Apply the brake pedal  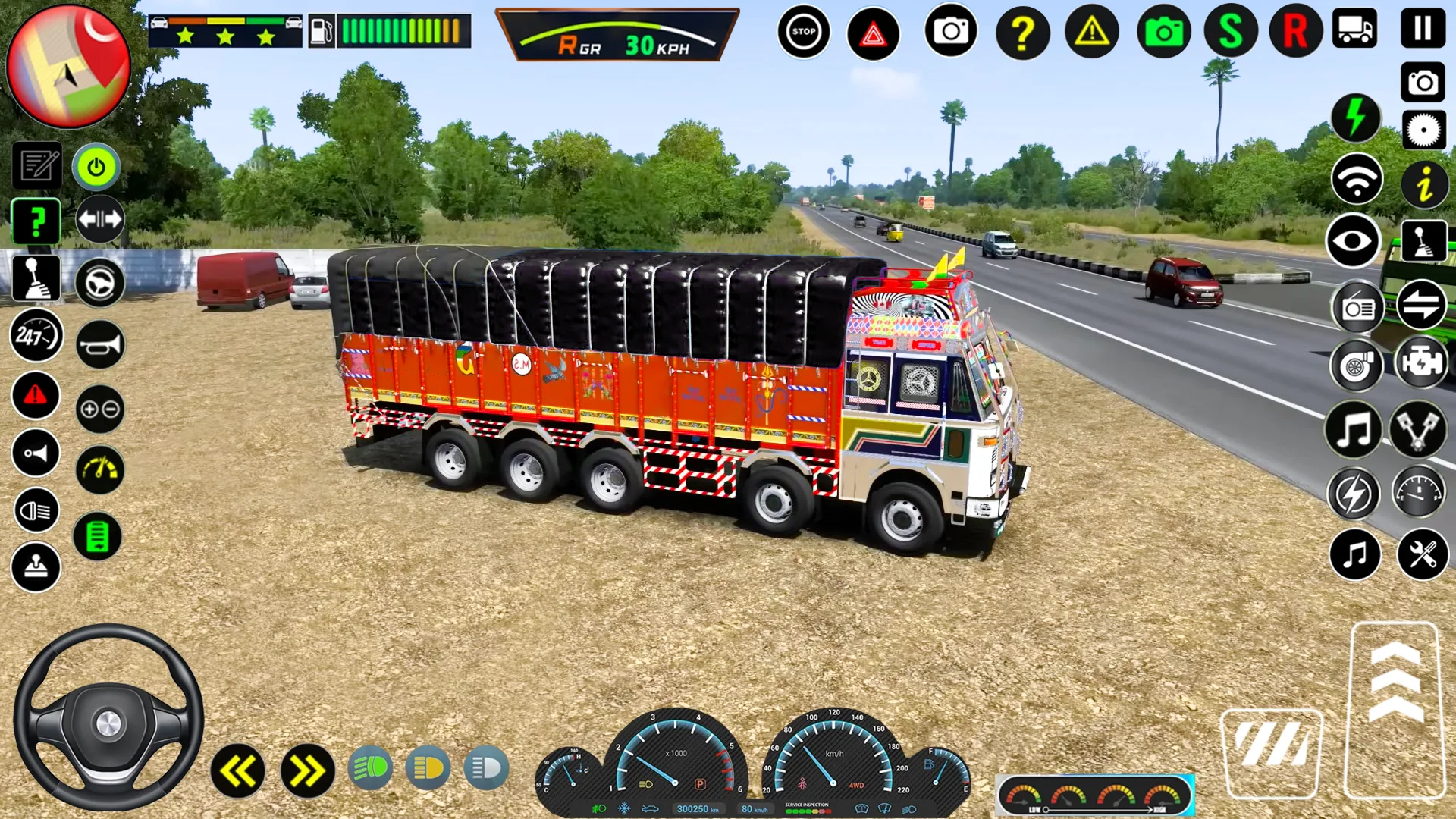coord(1272,752)
